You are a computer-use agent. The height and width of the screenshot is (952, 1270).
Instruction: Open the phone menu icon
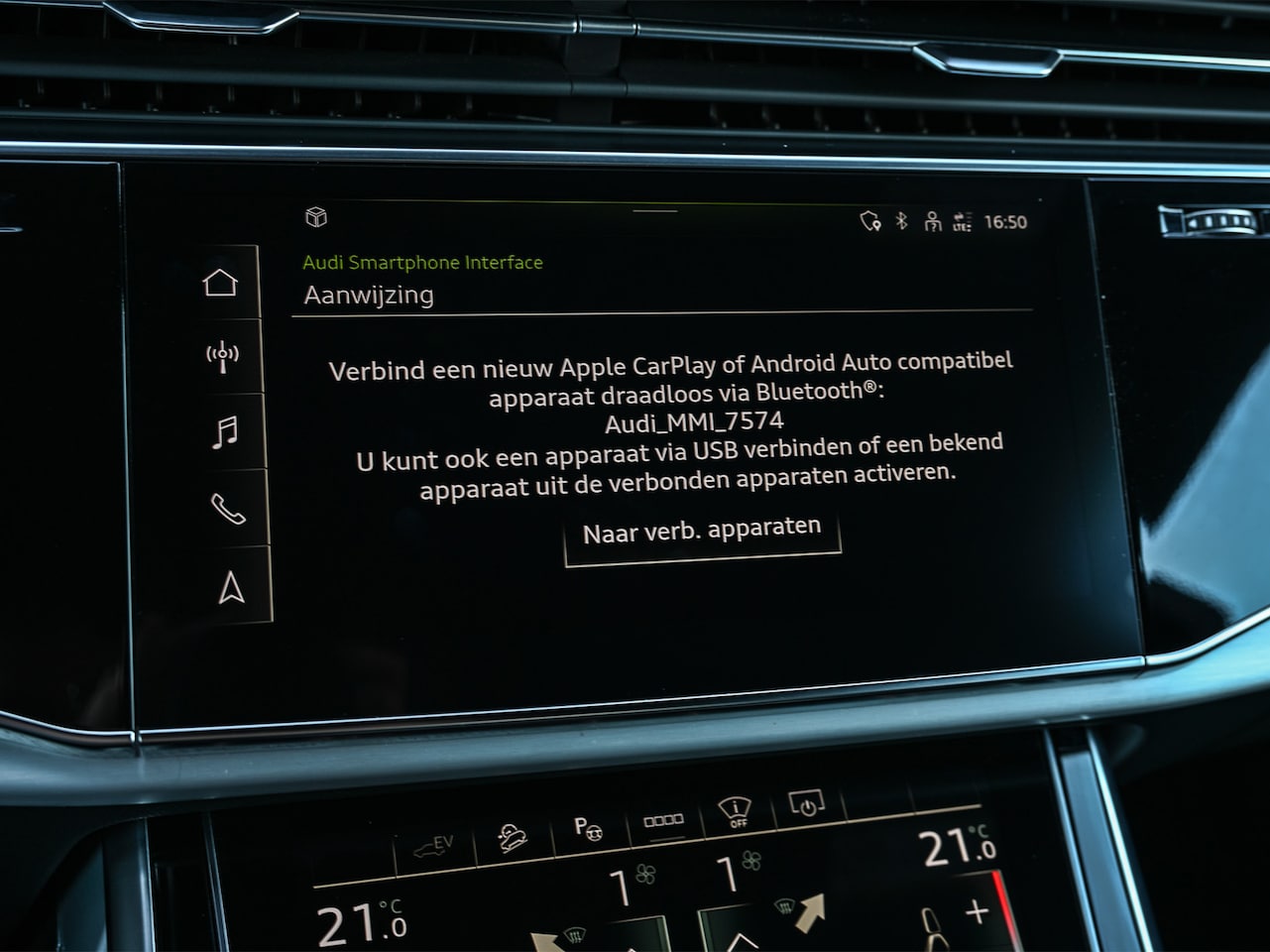(x=228, y=510)
